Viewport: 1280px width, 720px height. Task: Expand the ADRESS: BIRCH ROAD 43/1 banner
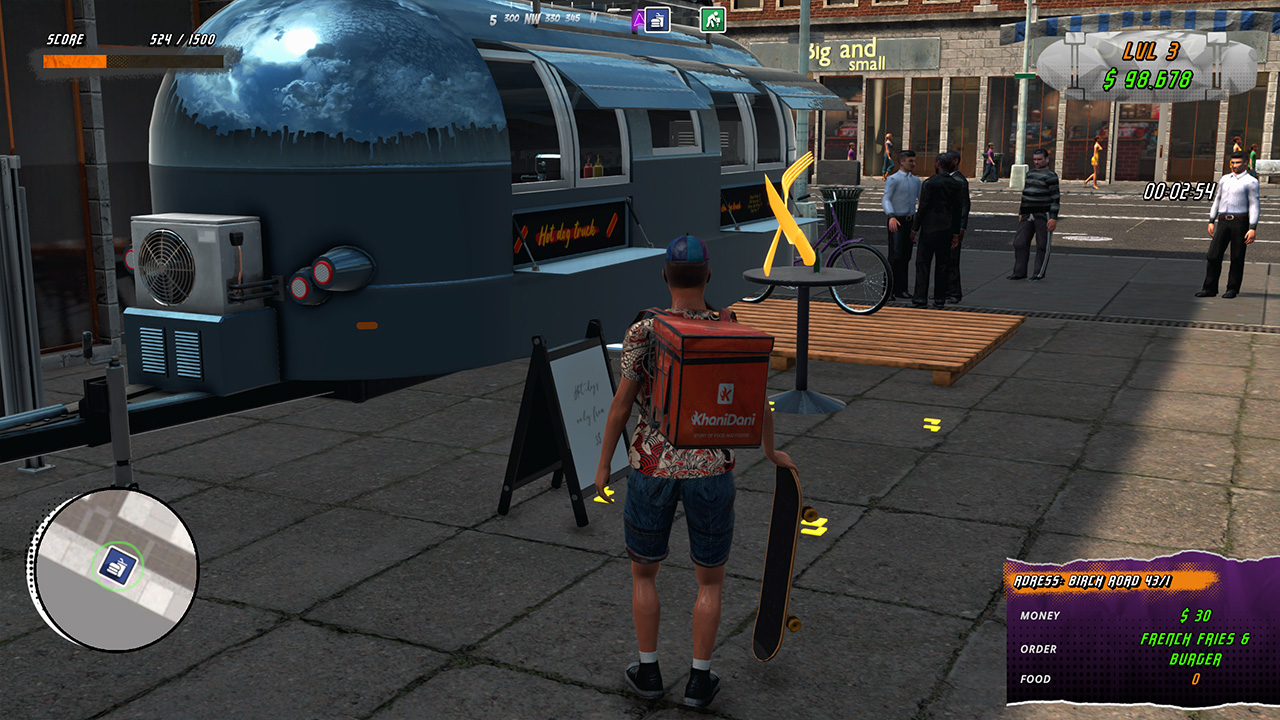1093,579
